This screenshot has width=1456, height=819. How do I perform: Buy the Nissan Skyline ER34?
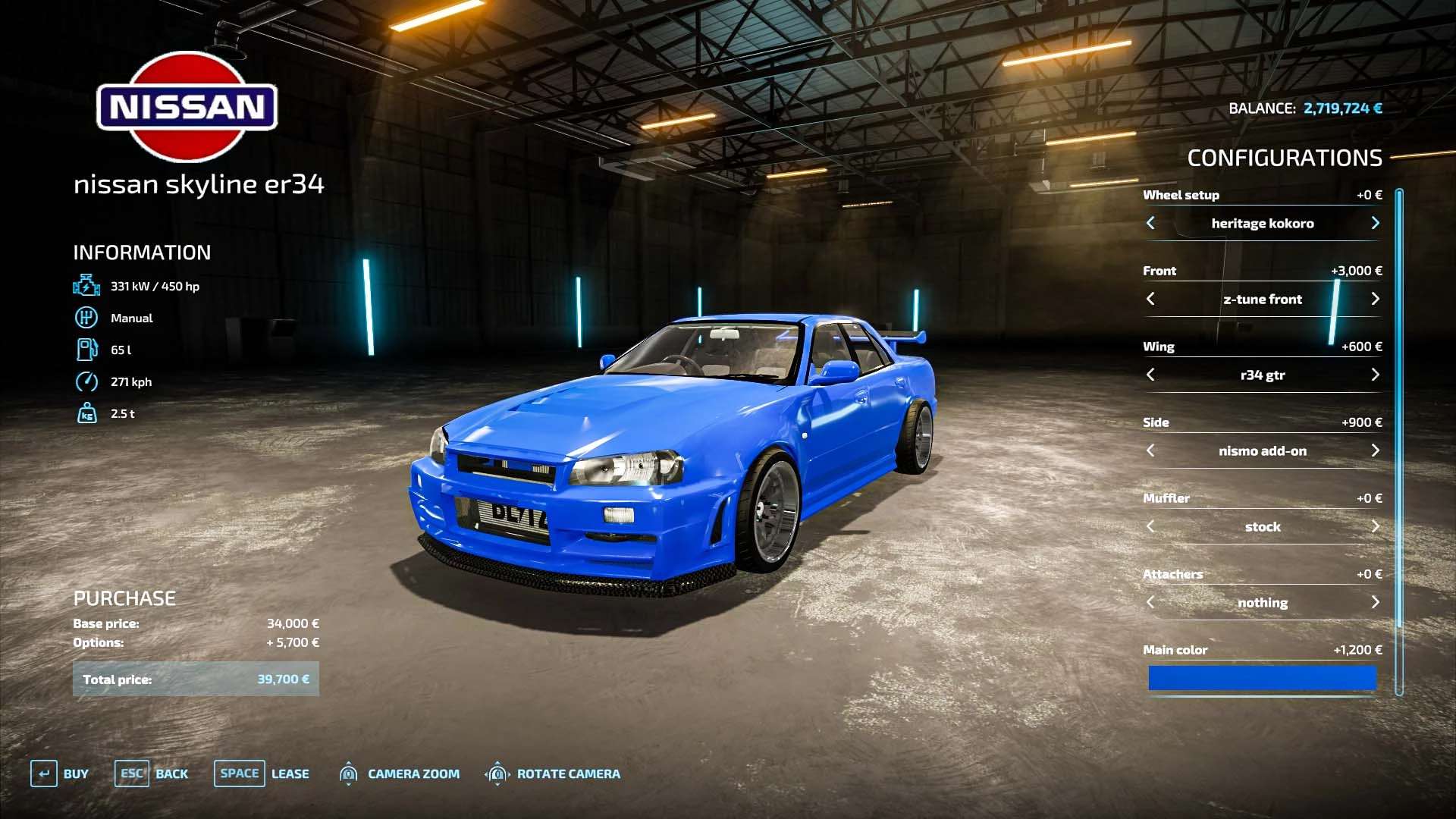(x=60, y=773)
